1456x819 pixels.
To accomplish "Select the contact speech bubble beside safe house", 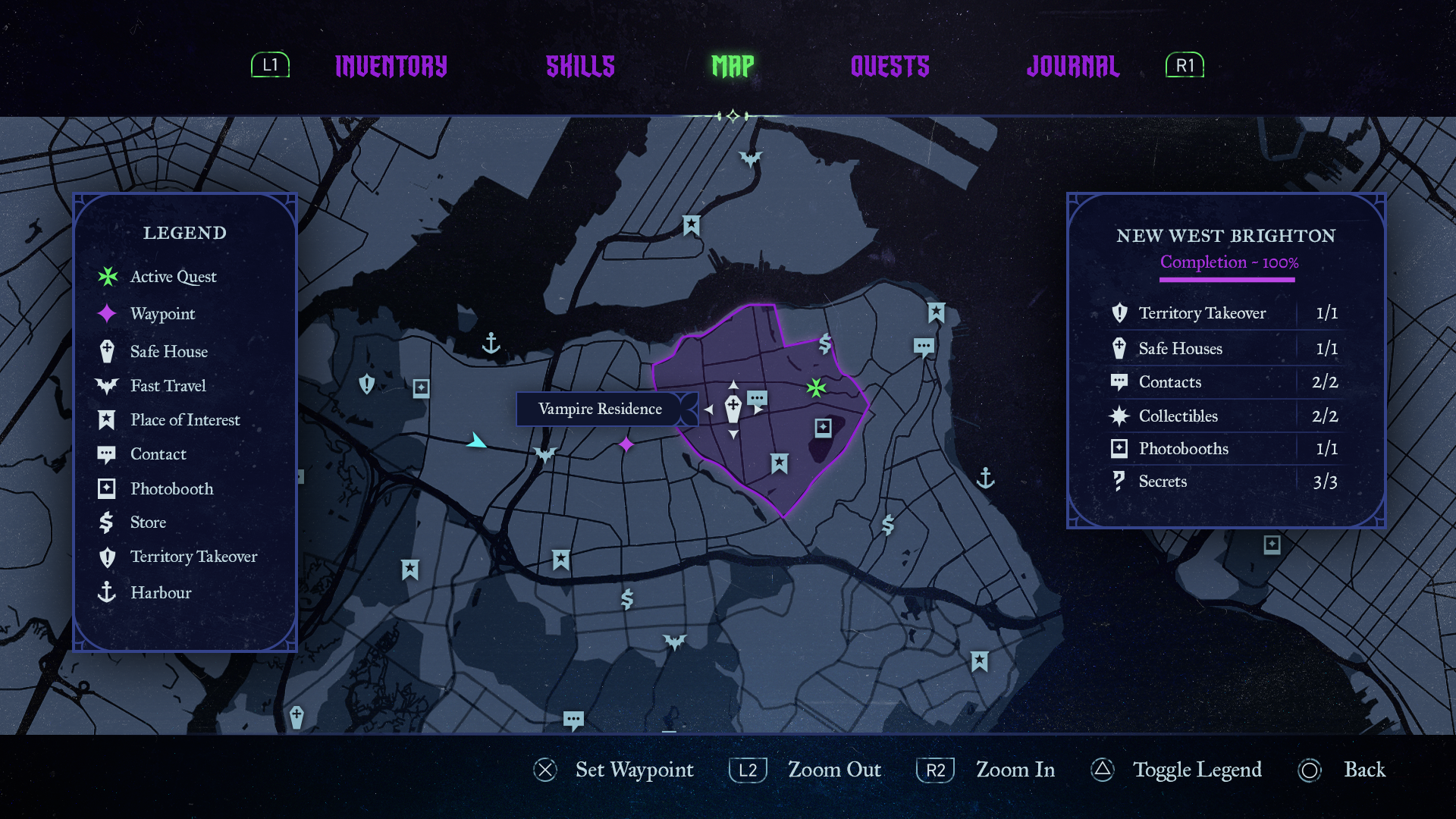I will coord(757,399).
